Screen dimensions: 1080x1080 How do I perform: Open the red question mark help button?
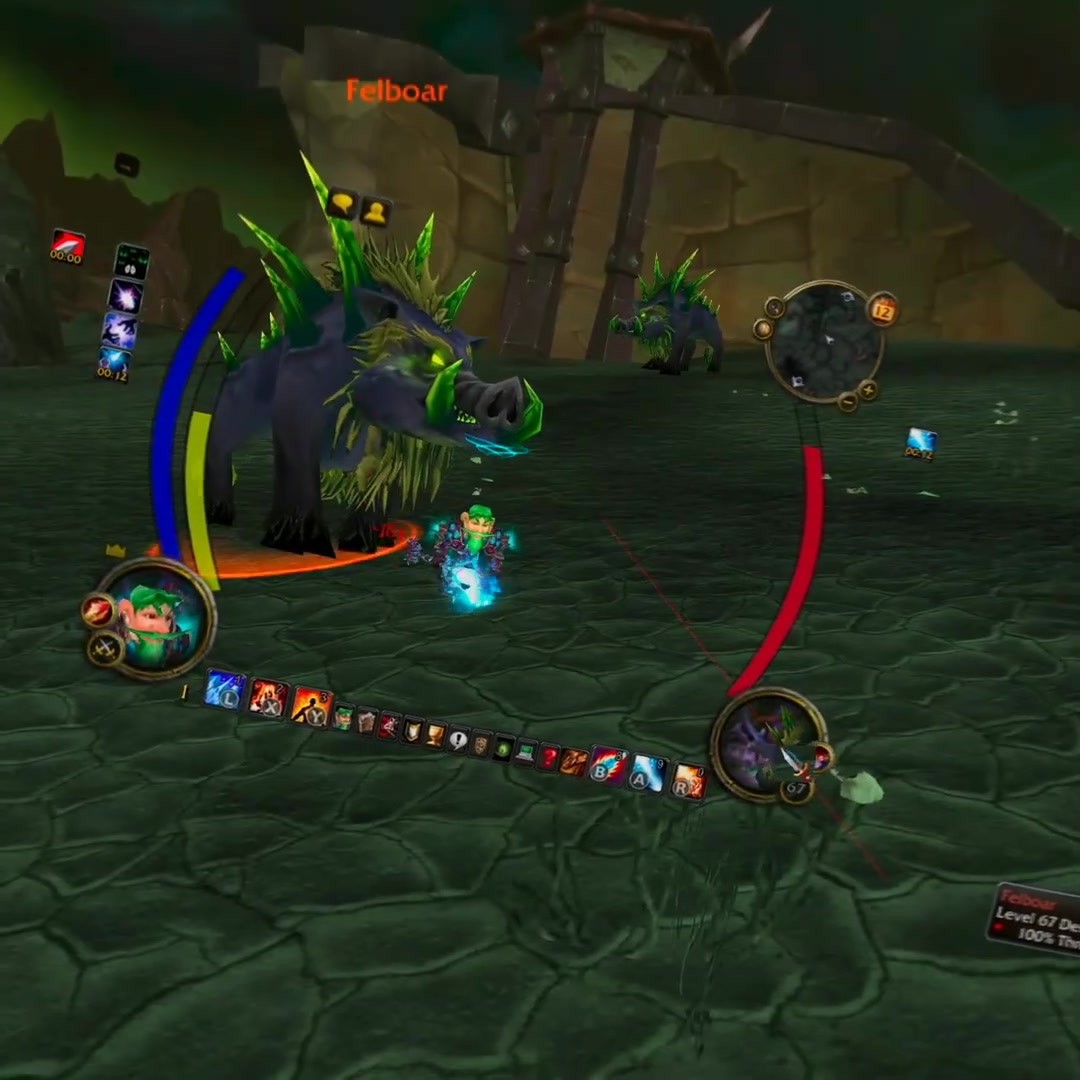point(549,757)
